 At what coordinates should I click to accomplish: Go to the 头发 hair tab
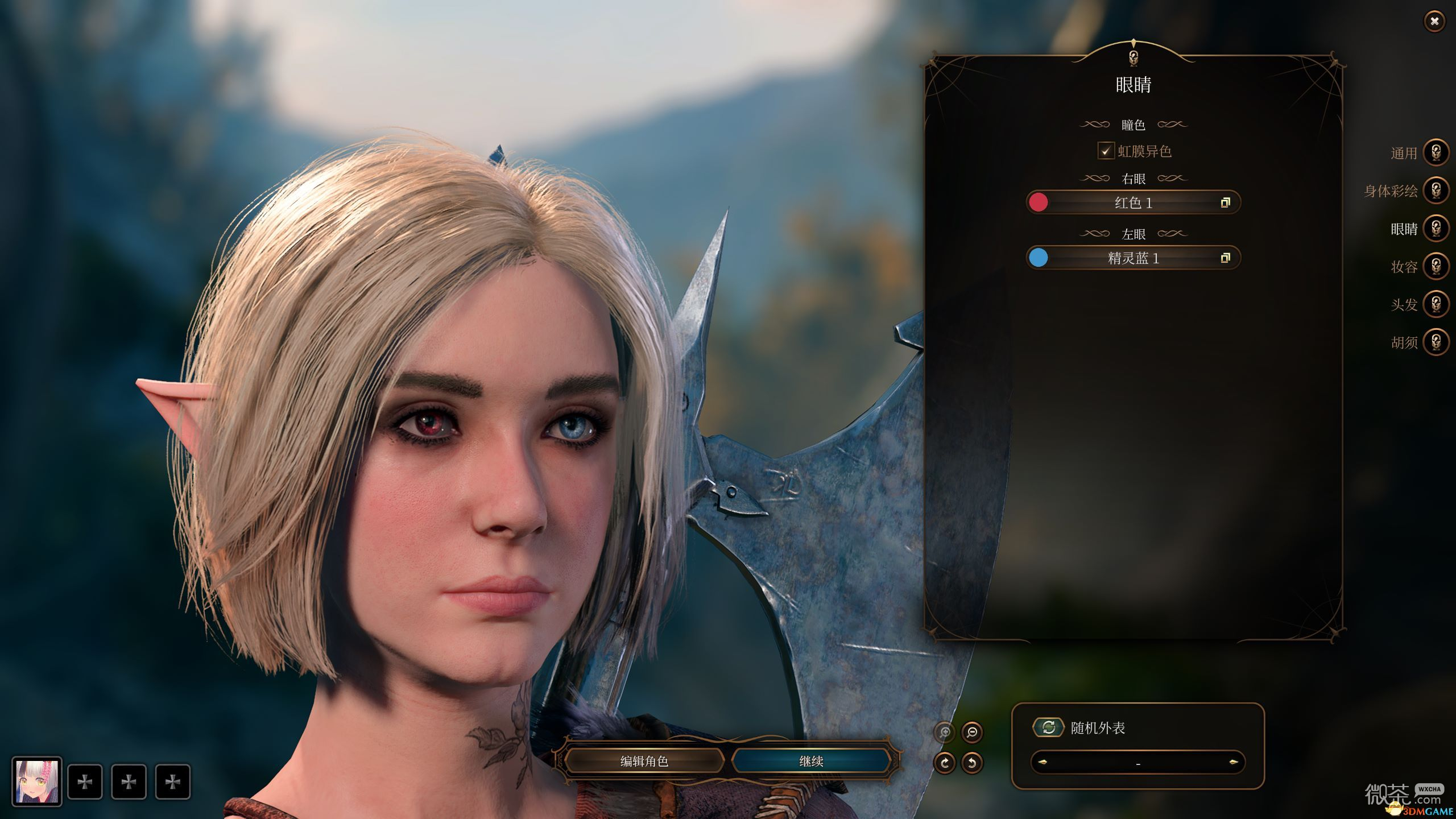tap(1436, 304)
